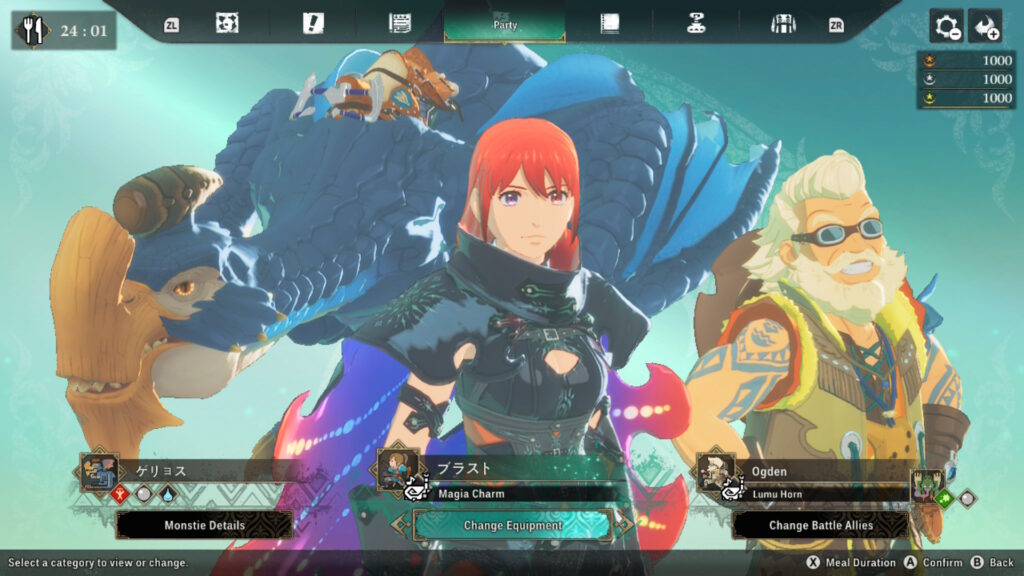Open the exclamation mark quest tab
This screenshot has height=576, width=1024.
[x=313, y=24]
